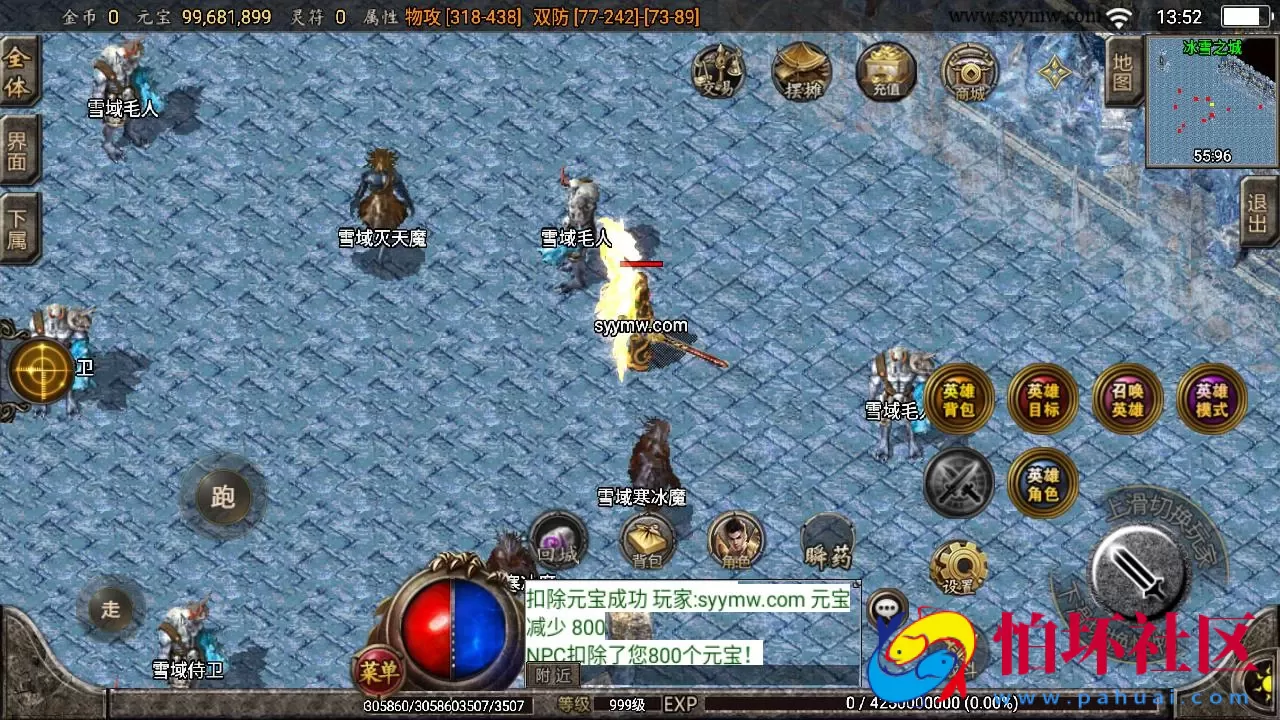This screenshot has width=1280, height=720.
Task: Toggle the 走 (Walk) movement mode
Action: point(110,610)
